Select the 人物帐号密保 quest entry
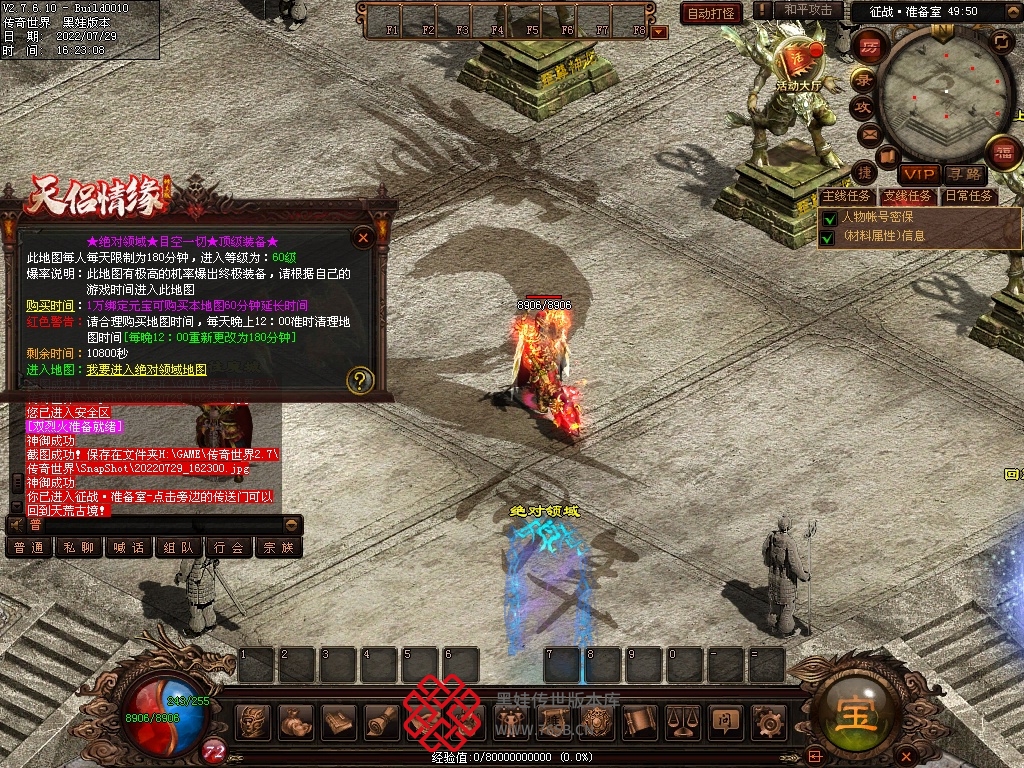The height and width of the screenshot is (768, 1024). click(878, 216)
